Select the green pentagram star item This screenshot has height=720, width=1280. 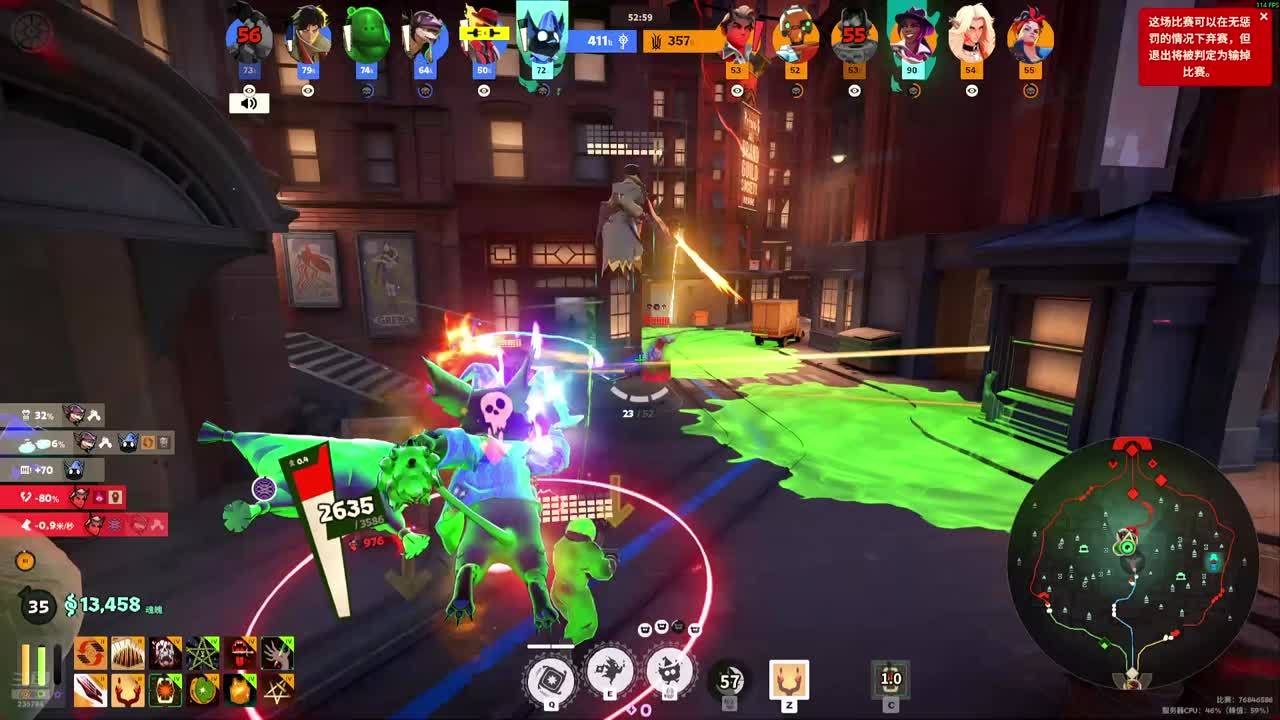(203, 653)
